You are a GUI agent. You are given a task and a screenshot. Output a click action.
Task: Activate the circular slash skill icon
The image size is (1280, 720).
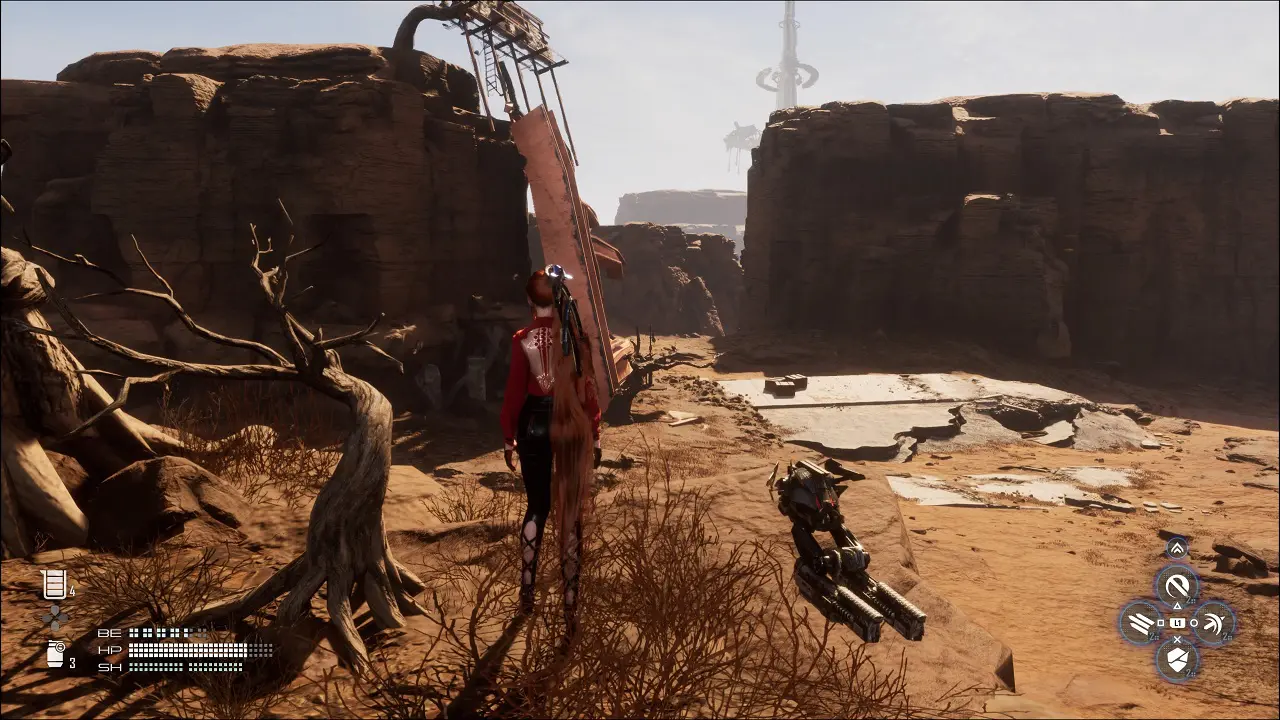click(1177, 584)
